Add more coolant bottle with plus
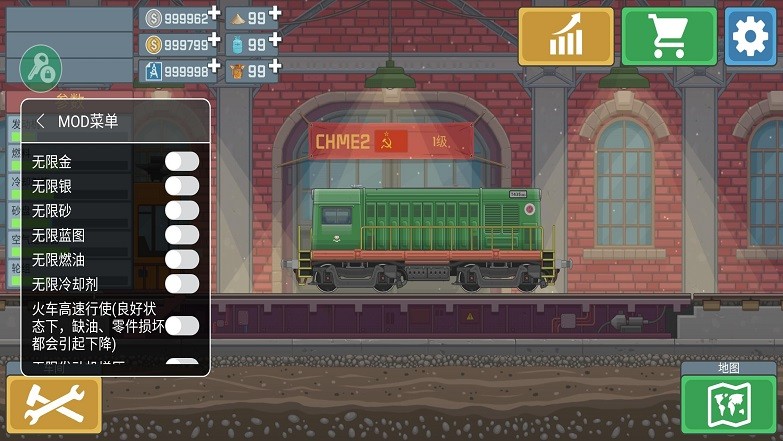The height and width of the screenshot is (441, 783). click(275, 40)
